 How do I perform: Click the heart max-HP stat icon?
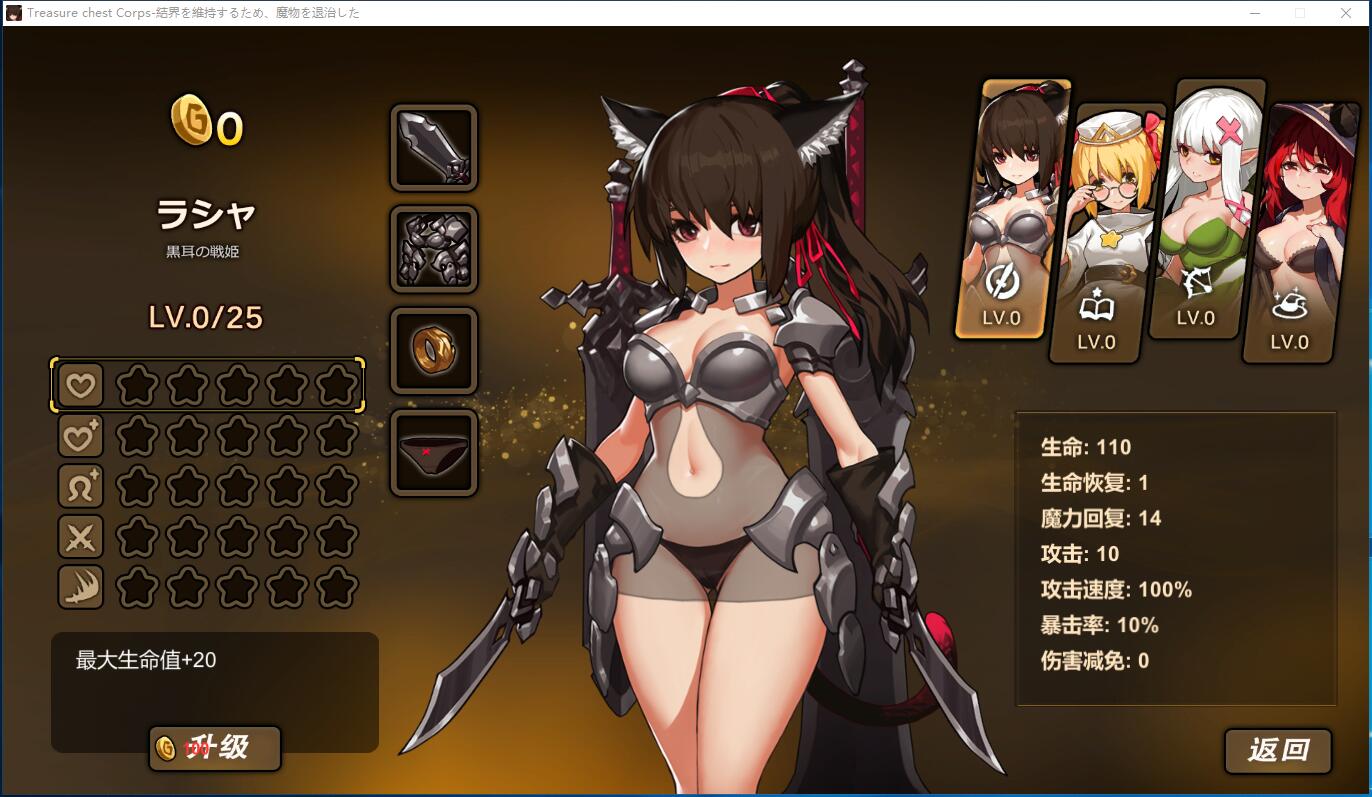80,384
